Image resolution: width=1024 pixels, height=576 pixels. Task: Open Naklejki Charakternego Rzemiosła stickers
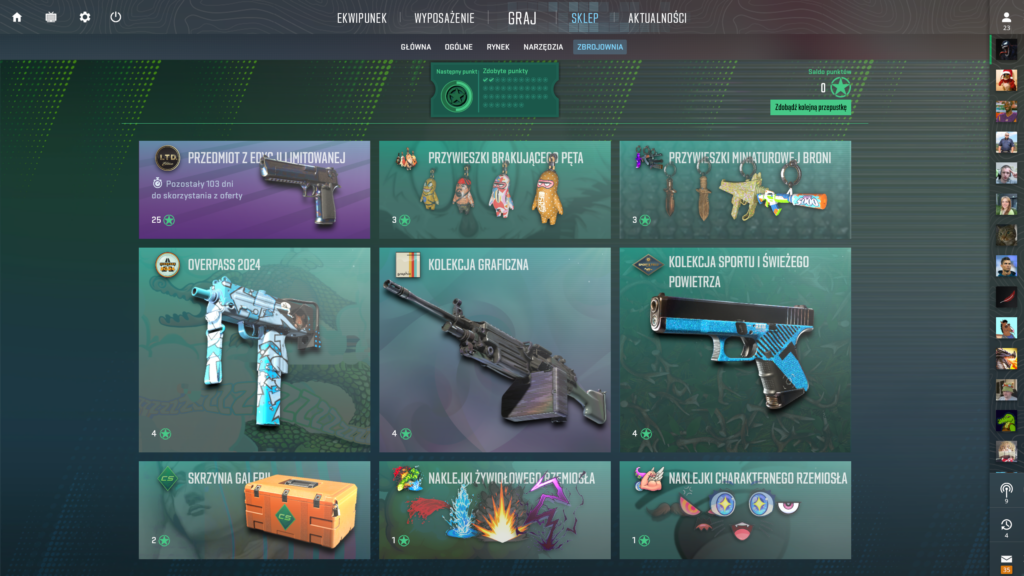(x=735, y=510)
